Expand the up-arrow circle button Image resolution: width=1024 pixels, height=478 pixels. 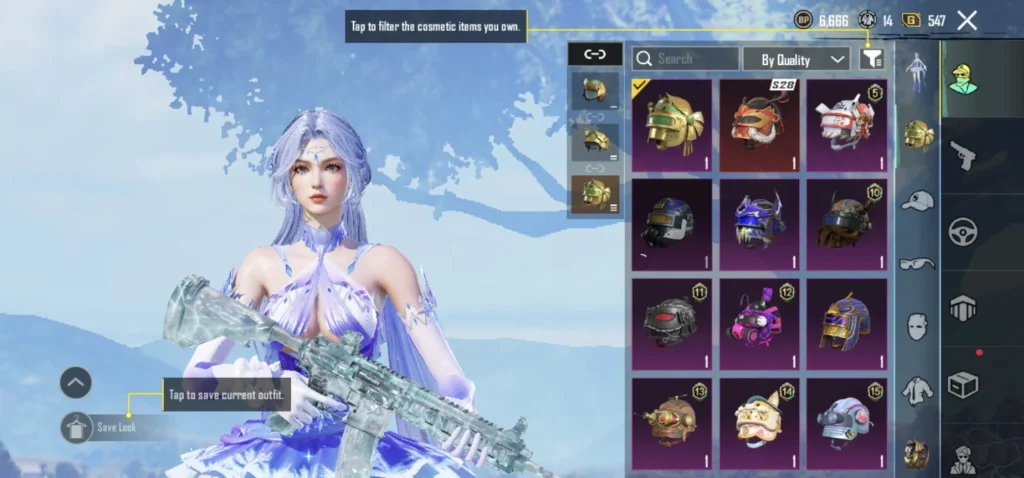coord(76,382)
